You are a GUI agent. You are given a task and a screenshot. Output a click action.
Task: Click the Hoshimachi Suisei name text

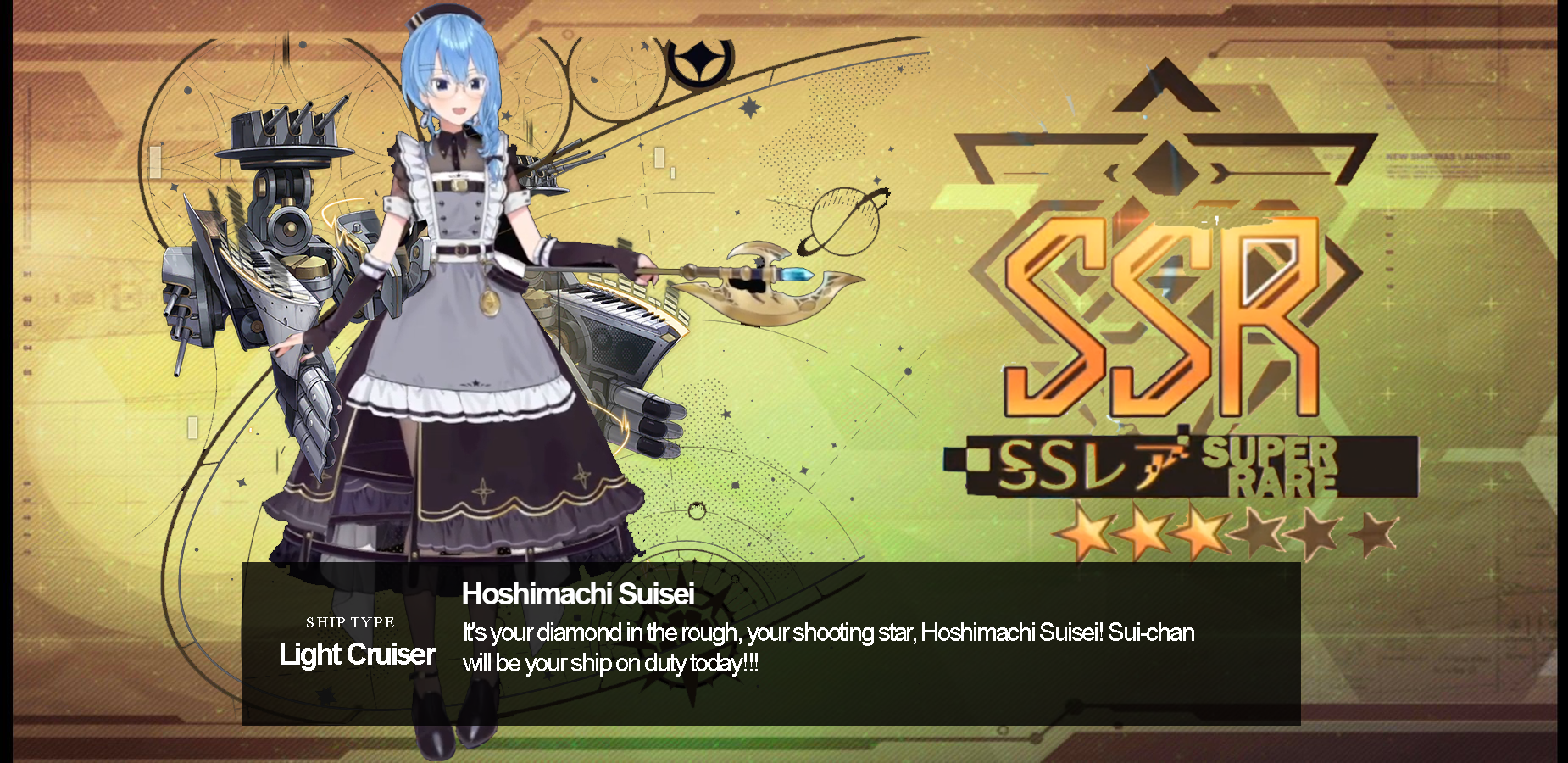579,595
